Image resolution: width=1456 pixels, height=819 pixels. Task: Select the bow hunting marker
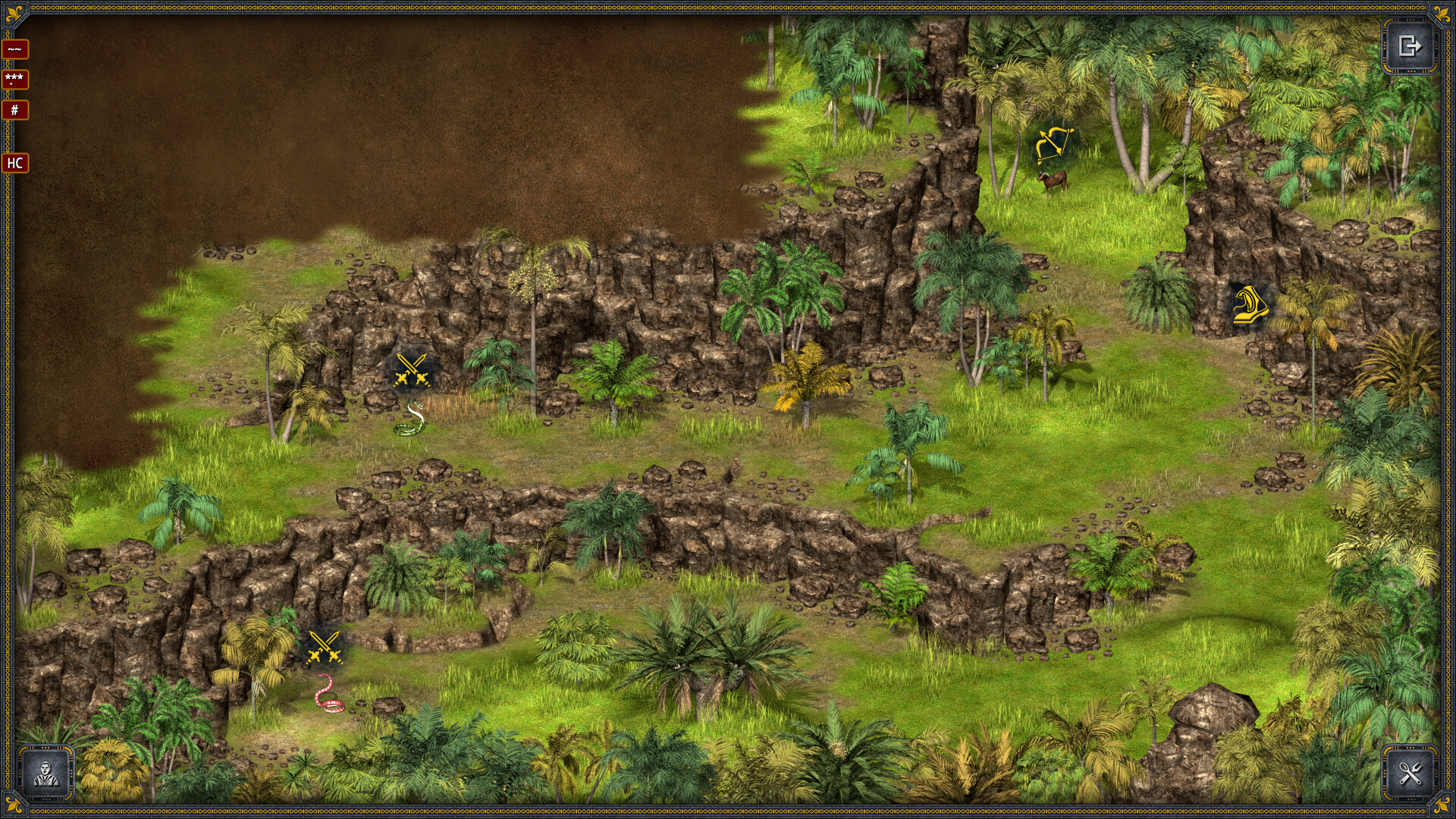[1055, 144]
